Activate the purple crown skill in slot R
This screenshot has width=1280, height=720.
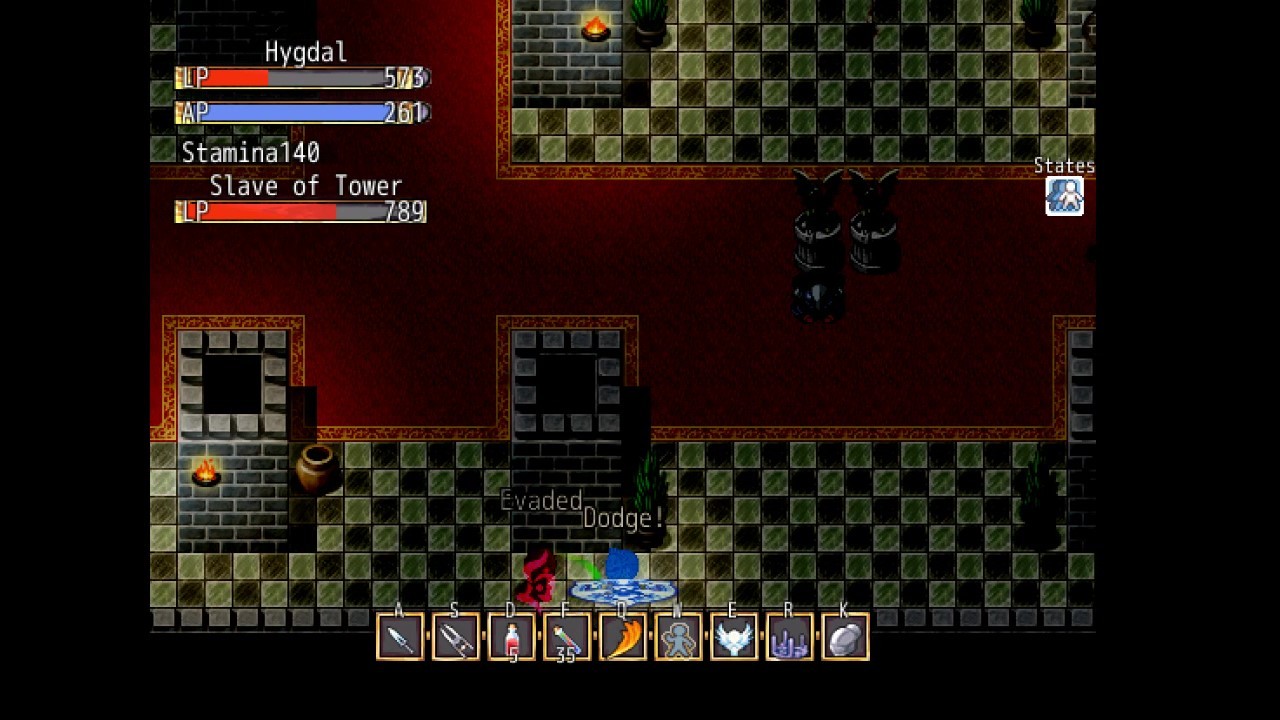(x=791, y=636)
